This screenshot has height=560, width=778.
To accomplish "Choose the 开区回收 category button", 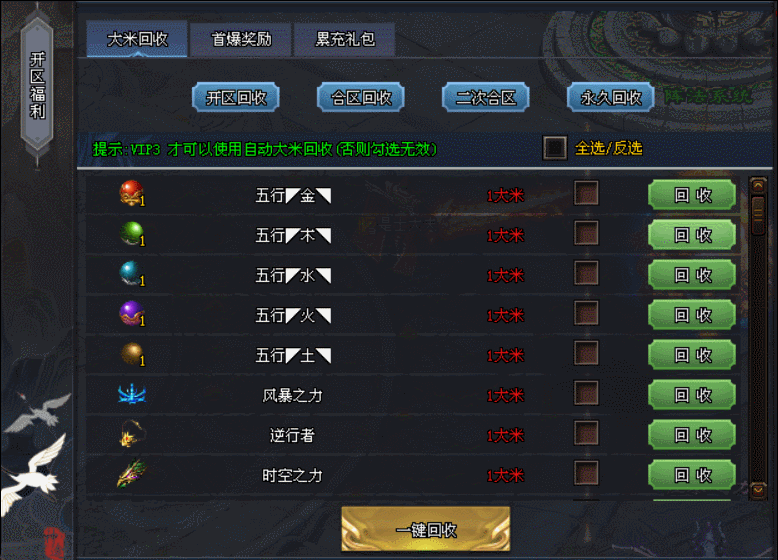I will [236, 97].
